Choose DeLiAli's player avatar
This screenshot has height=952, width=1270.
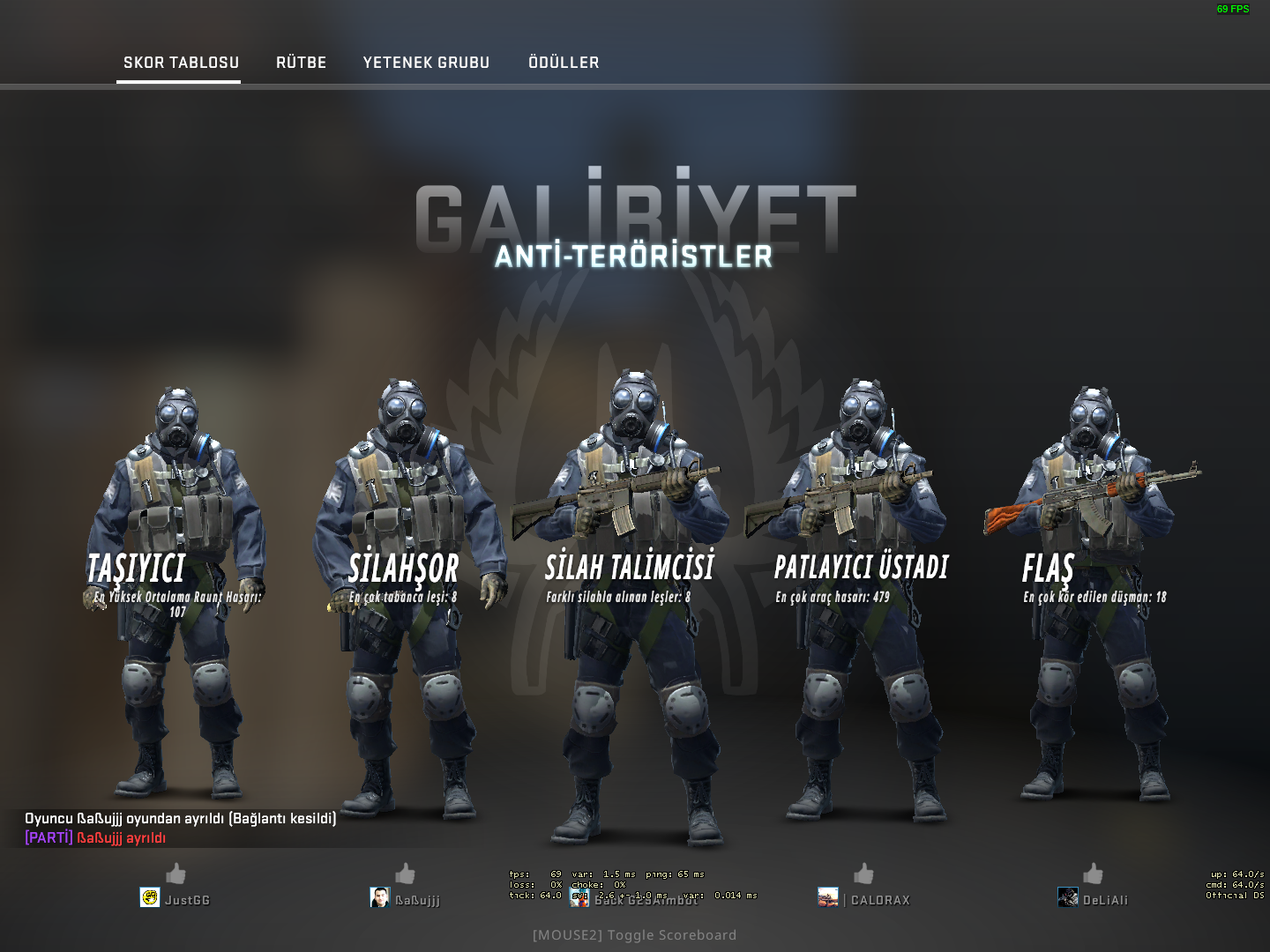1067,898
